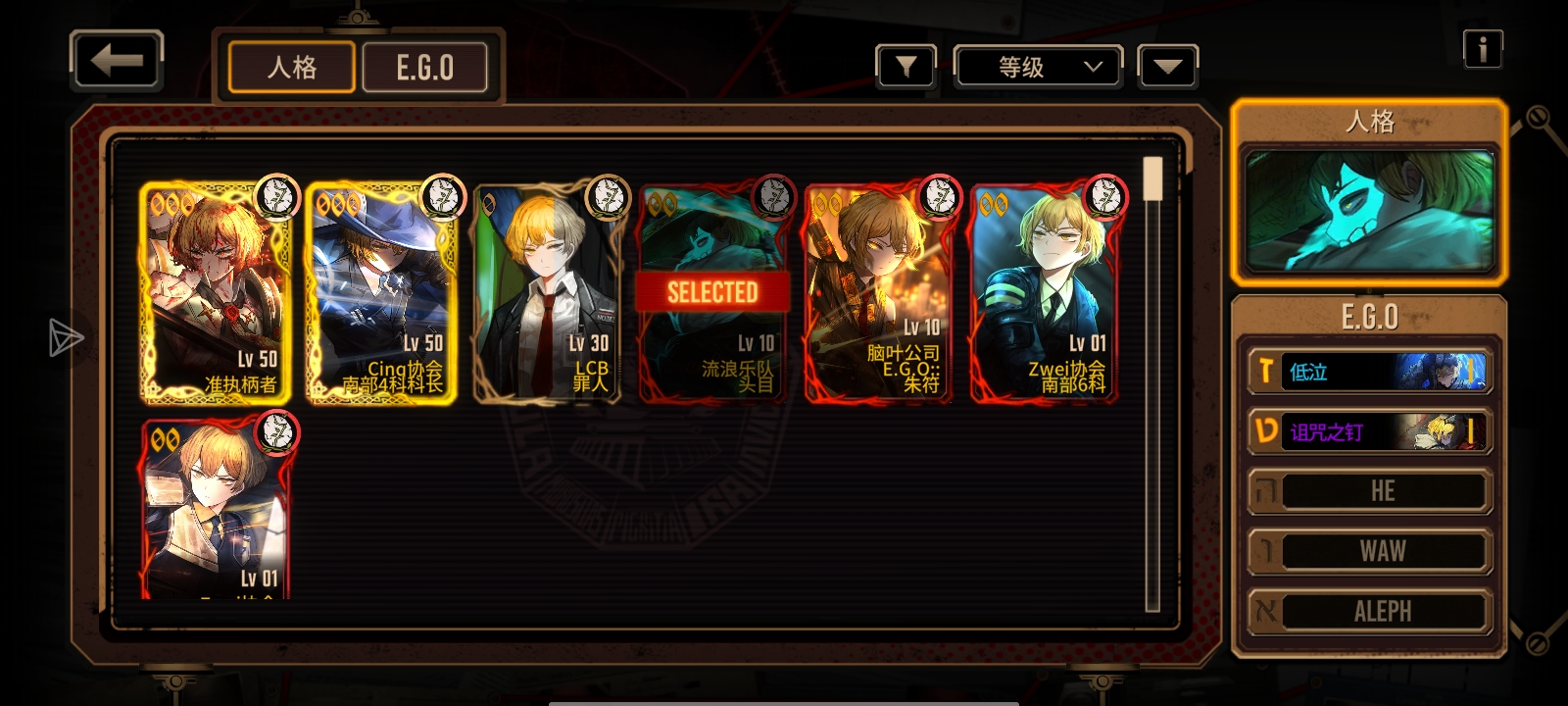The width and height of the screenshot is (1568, 706).
Task: Switch to the E.G.O tab
Action: click(x=424, y=68)
